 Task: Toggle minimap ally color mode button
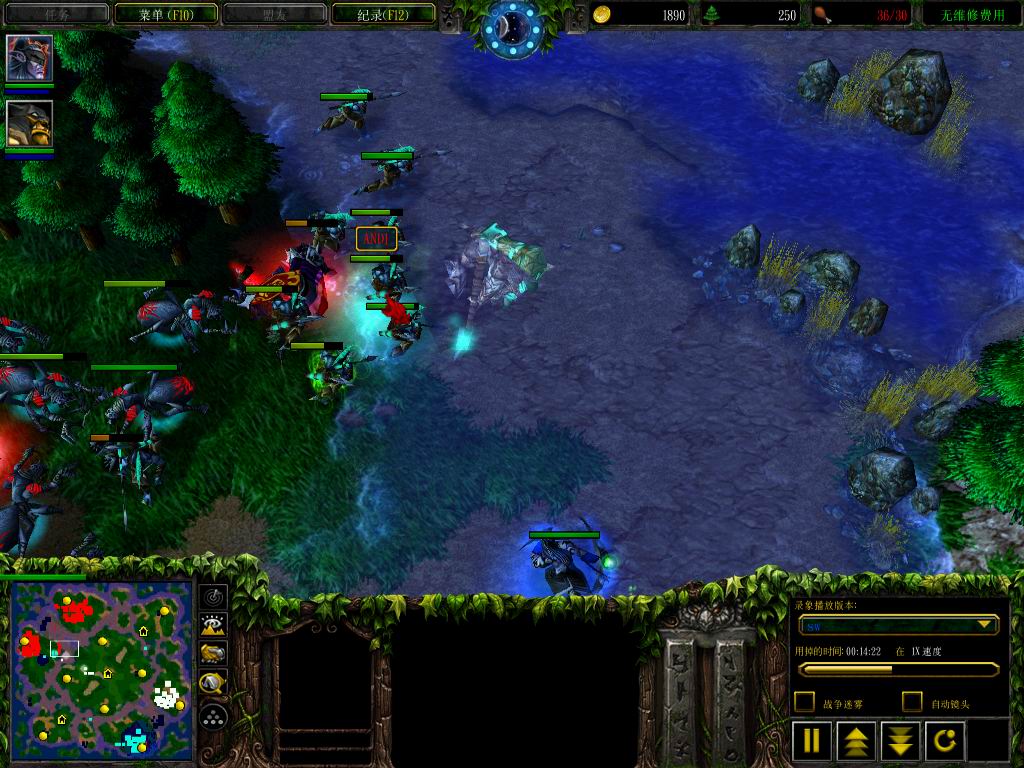coord(213,654)
